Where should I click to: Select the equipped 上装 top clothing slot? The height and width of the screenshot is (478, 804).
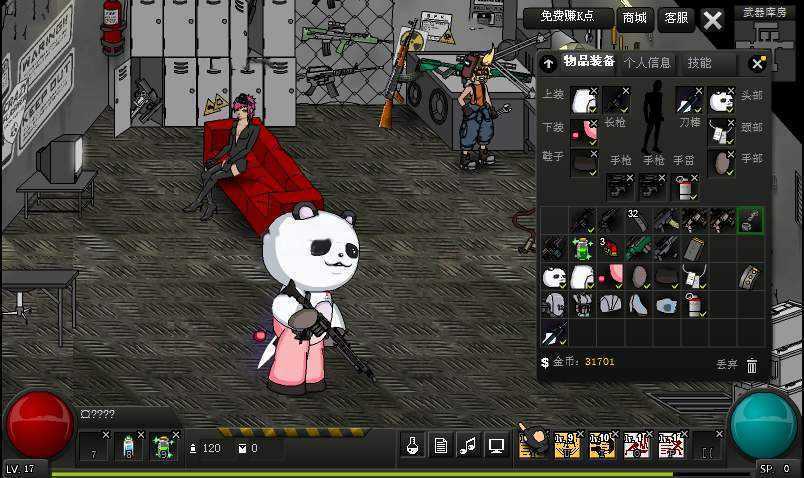(x=583, y=100)
